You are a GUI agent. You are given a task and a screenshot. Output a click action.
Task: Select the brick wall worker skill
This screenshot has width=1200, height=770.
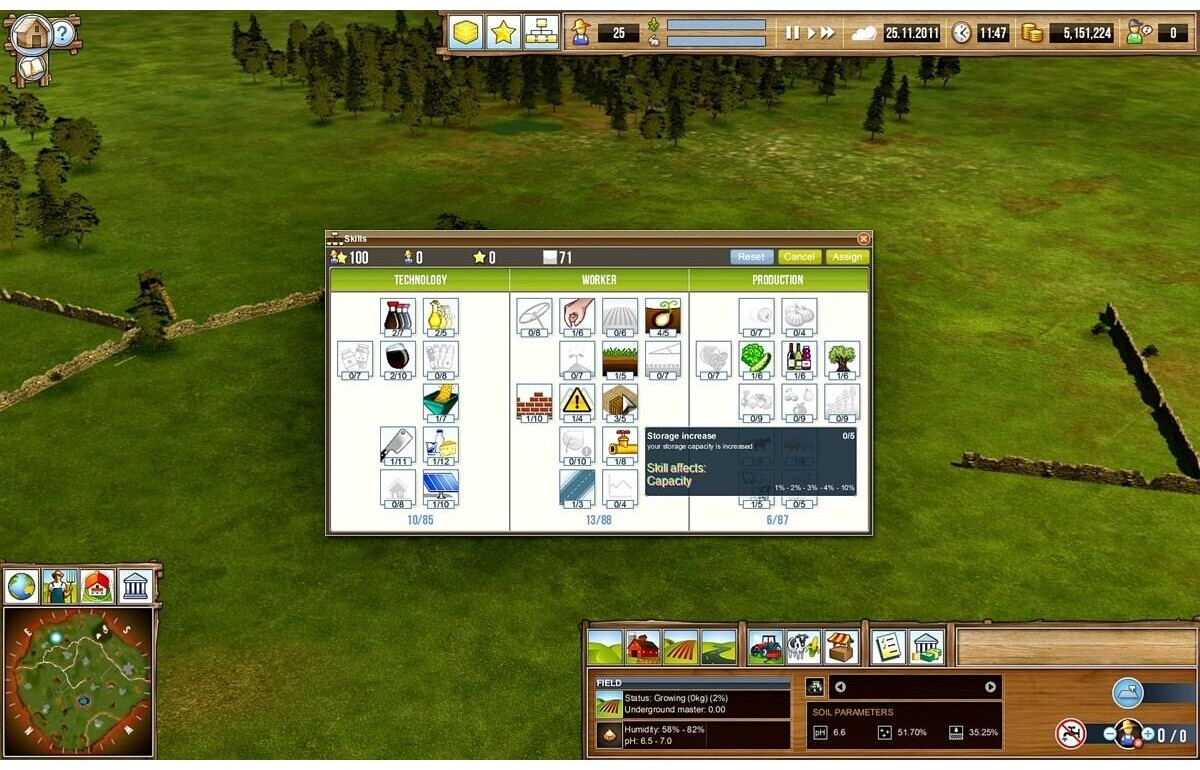[x=534, y=401]
